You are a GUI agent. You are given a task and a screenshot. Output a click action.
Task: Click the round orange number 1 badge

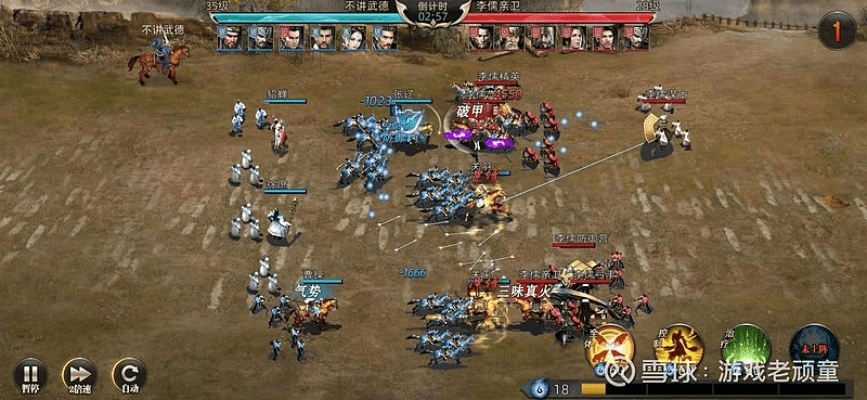(837, 31)
